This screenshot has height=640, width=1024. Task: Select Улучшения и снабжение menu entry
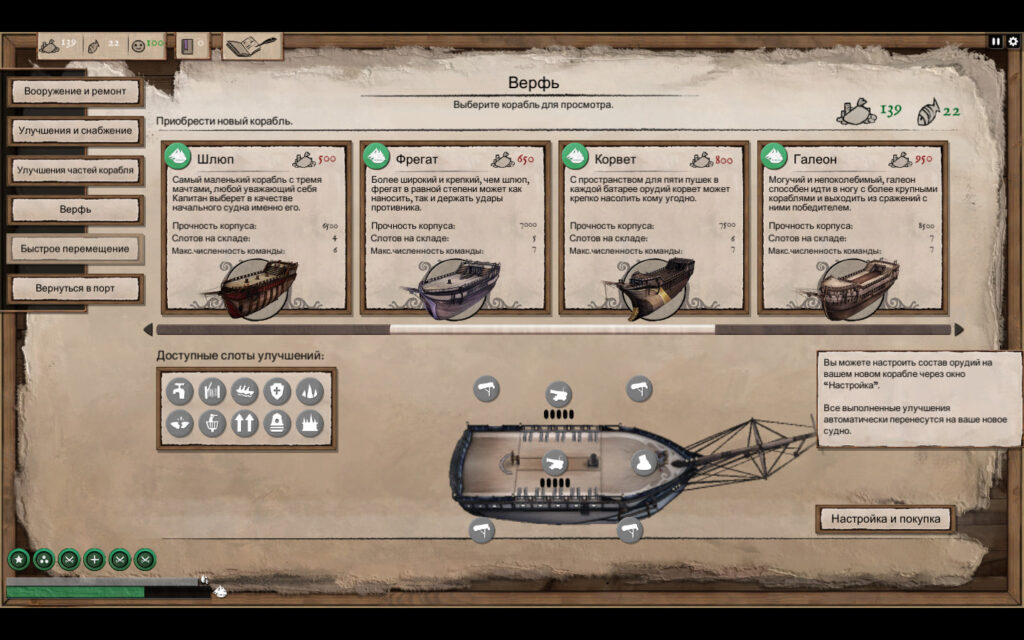(75, 131)
